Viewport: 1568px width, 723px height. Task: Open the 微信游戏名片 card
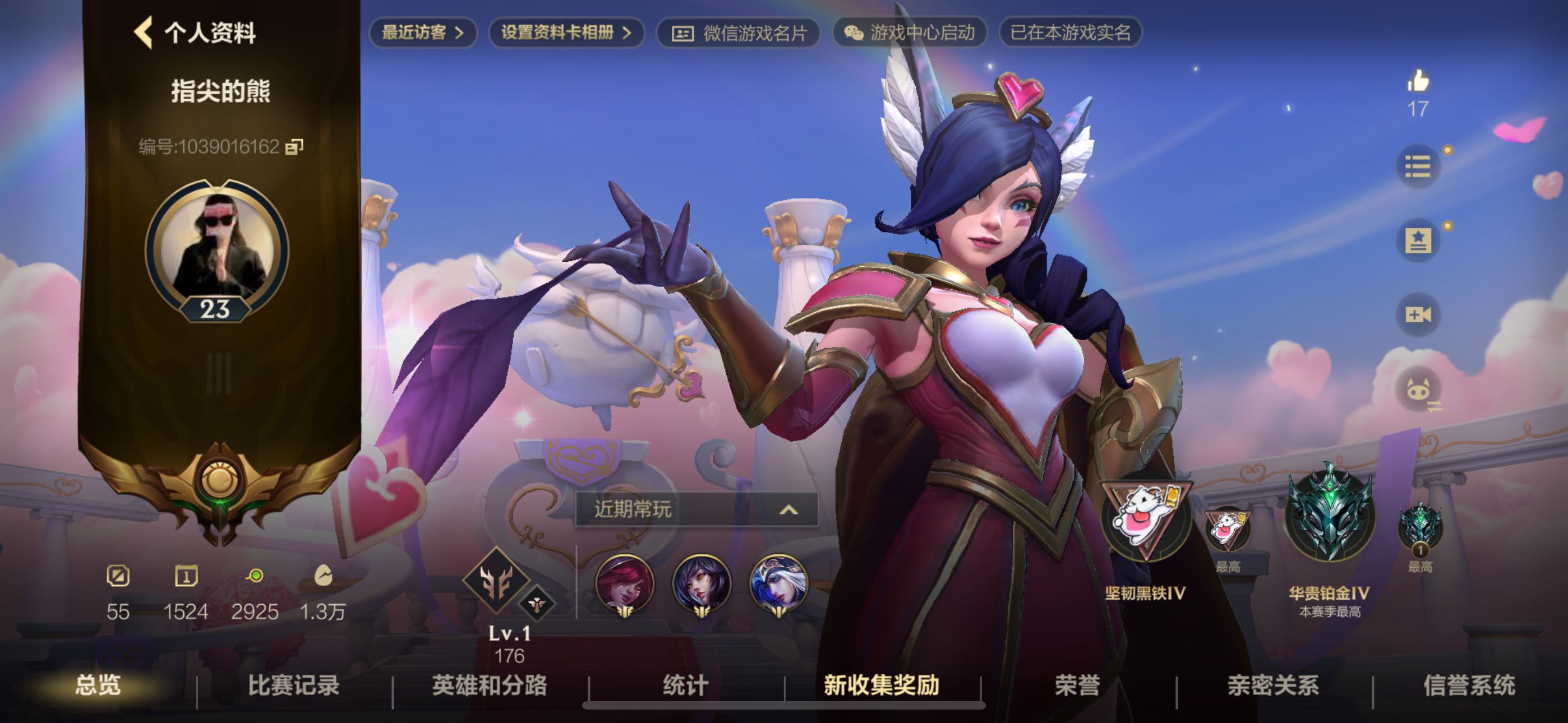(x=739, y=33)
